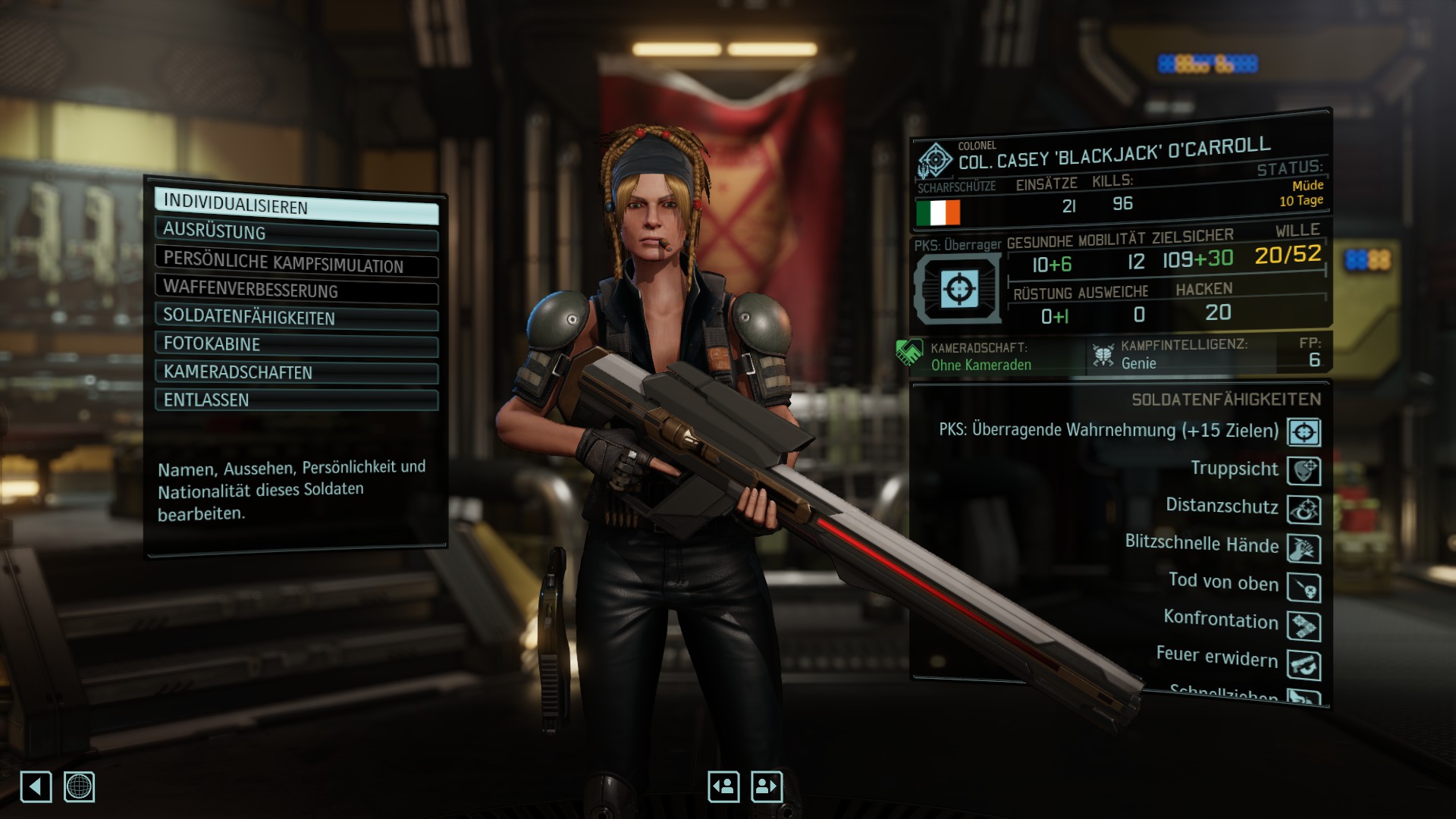
Task: Select Entlassen to dismiss the soldier
Action: 296,400
